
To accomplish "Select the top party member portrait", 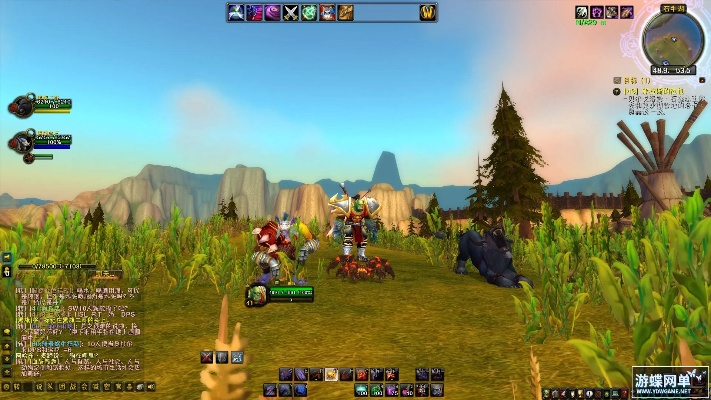I will (x=22, y=104).
